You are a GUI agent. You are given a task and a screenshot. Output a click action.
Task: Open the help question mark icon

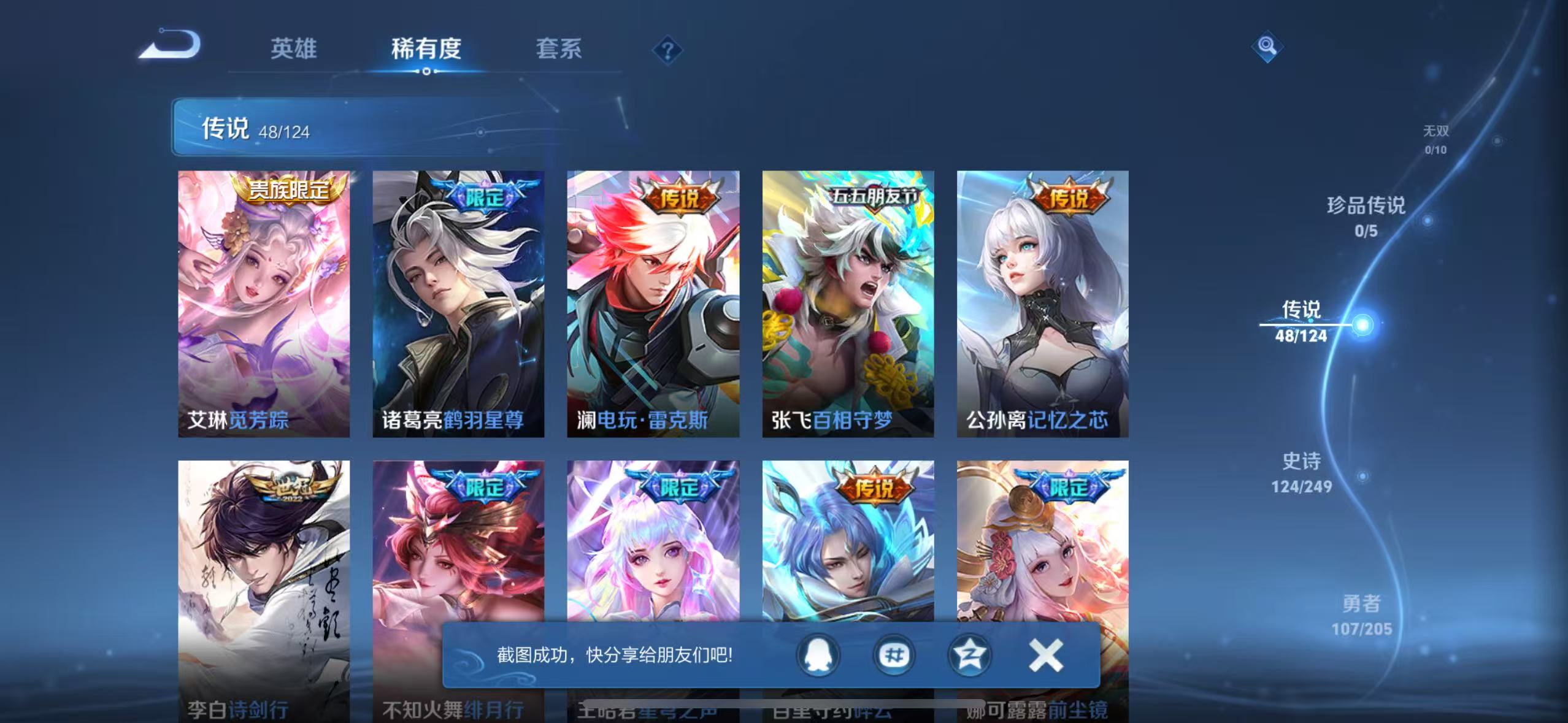pos(668,49)
